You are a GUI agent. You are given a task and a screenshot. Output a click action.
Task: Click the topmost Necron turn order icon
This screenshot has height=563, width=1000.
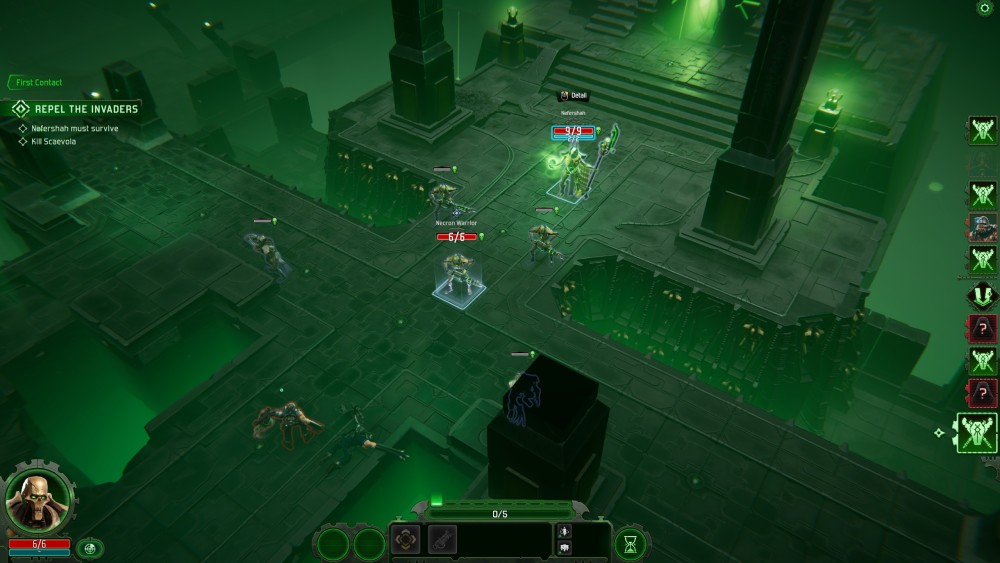tap(982, 130)
